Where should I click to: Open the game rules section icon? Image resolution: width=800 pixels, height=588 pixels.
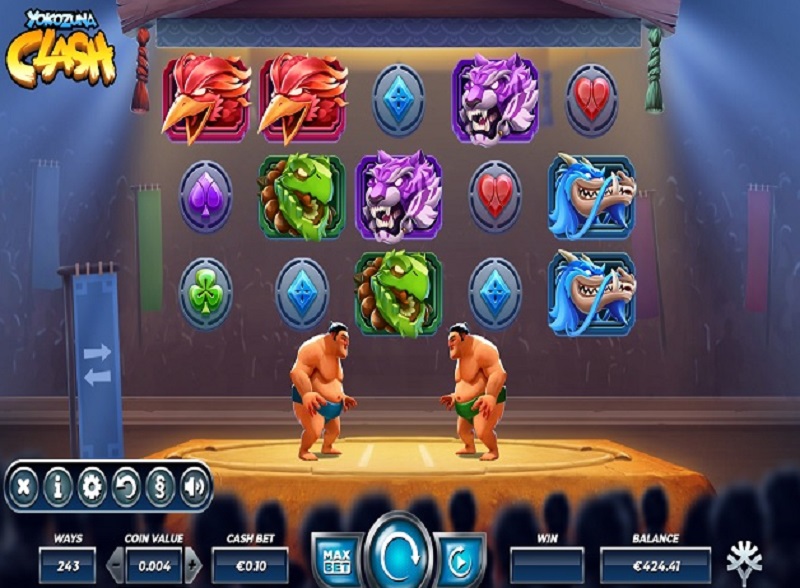pyautogui.click(x=160, y=487)
